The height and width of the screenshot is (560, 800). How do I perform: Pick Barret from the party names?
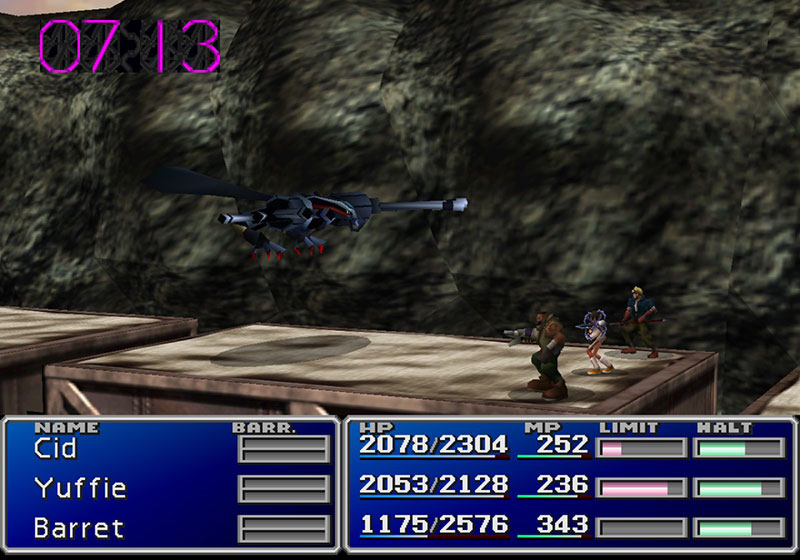(76, 527)
